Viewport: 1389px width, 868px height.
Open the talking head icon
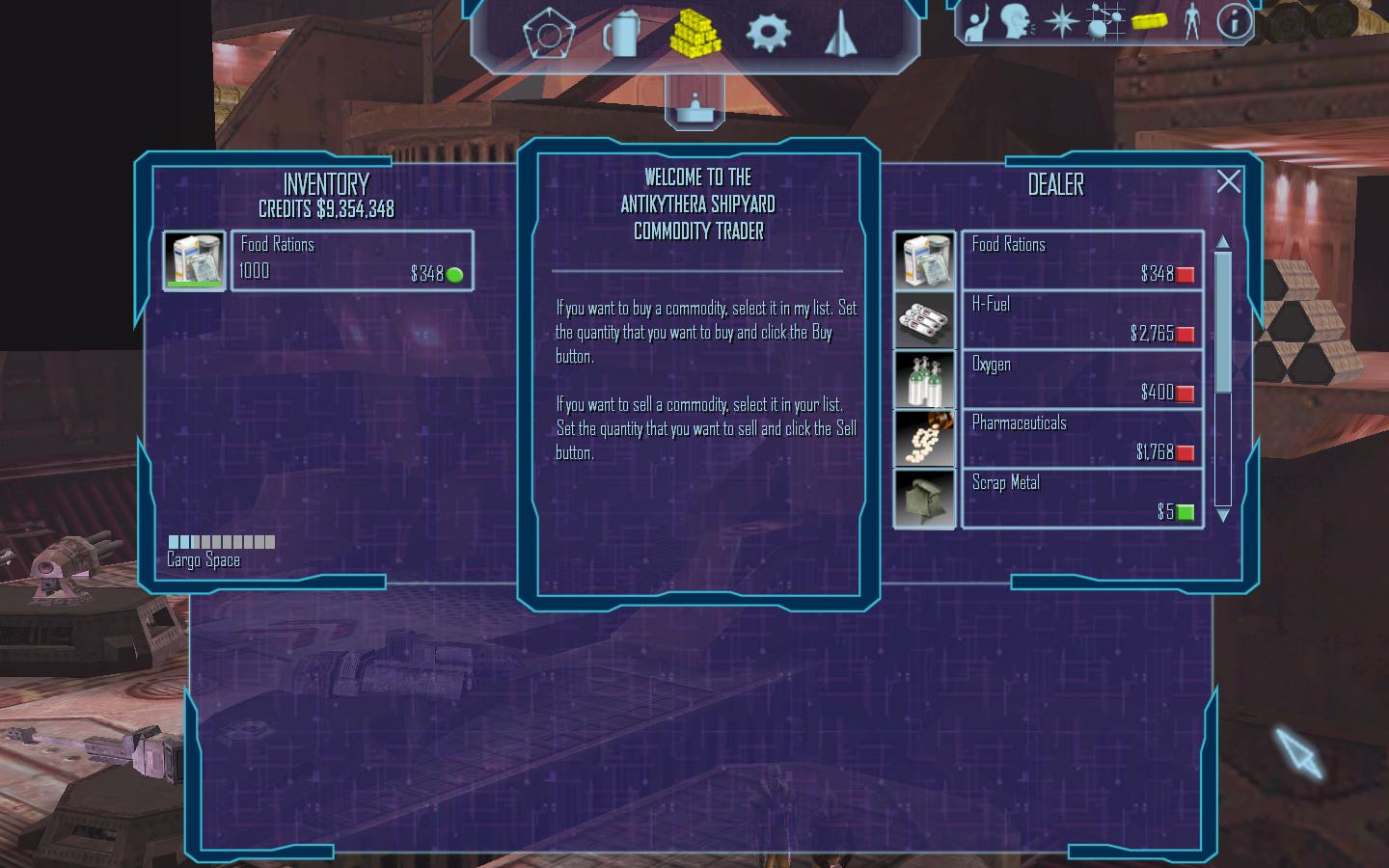(x=1017, y=22)
